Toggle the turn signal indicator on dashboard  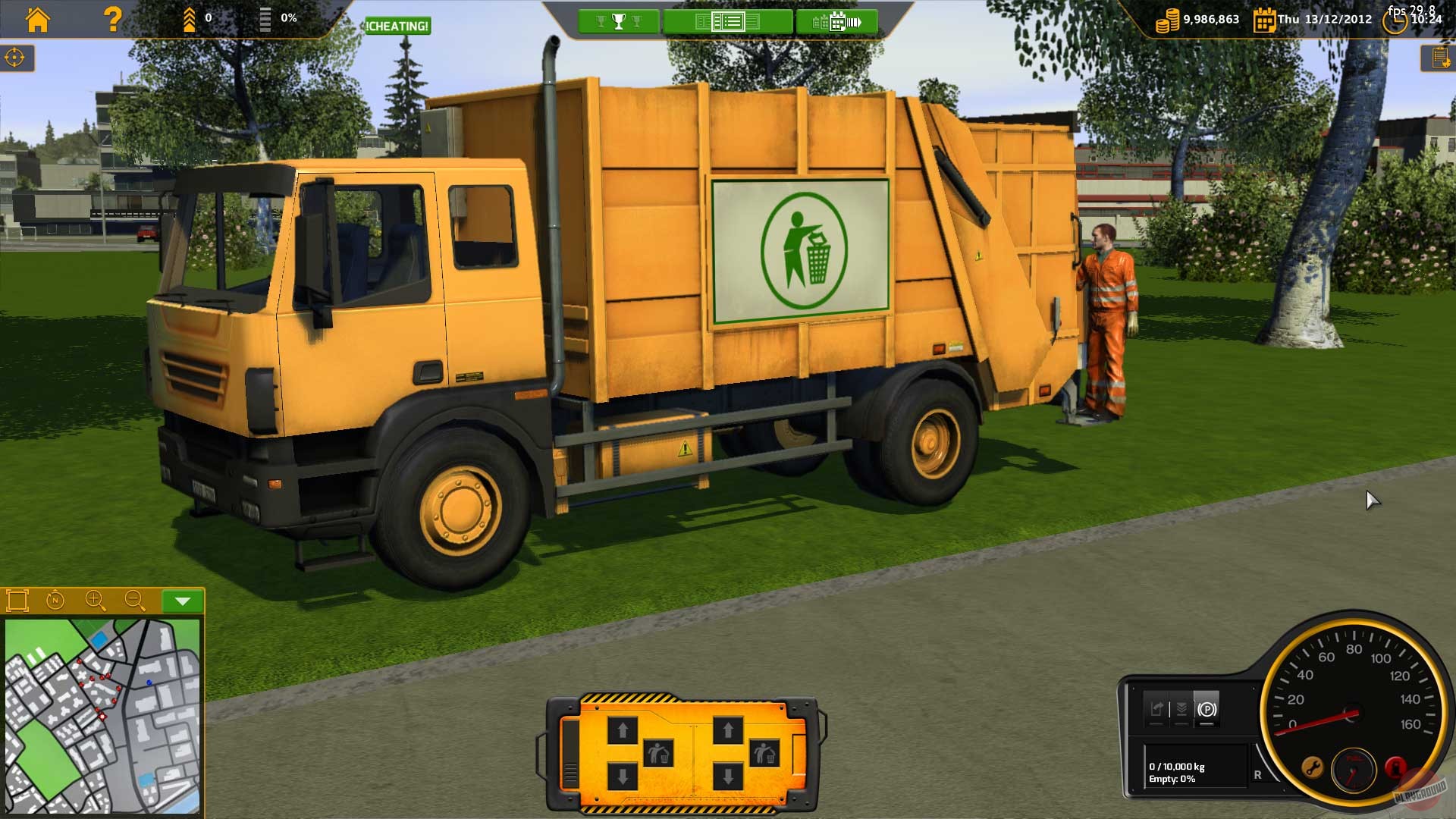tap(1156, 709)
